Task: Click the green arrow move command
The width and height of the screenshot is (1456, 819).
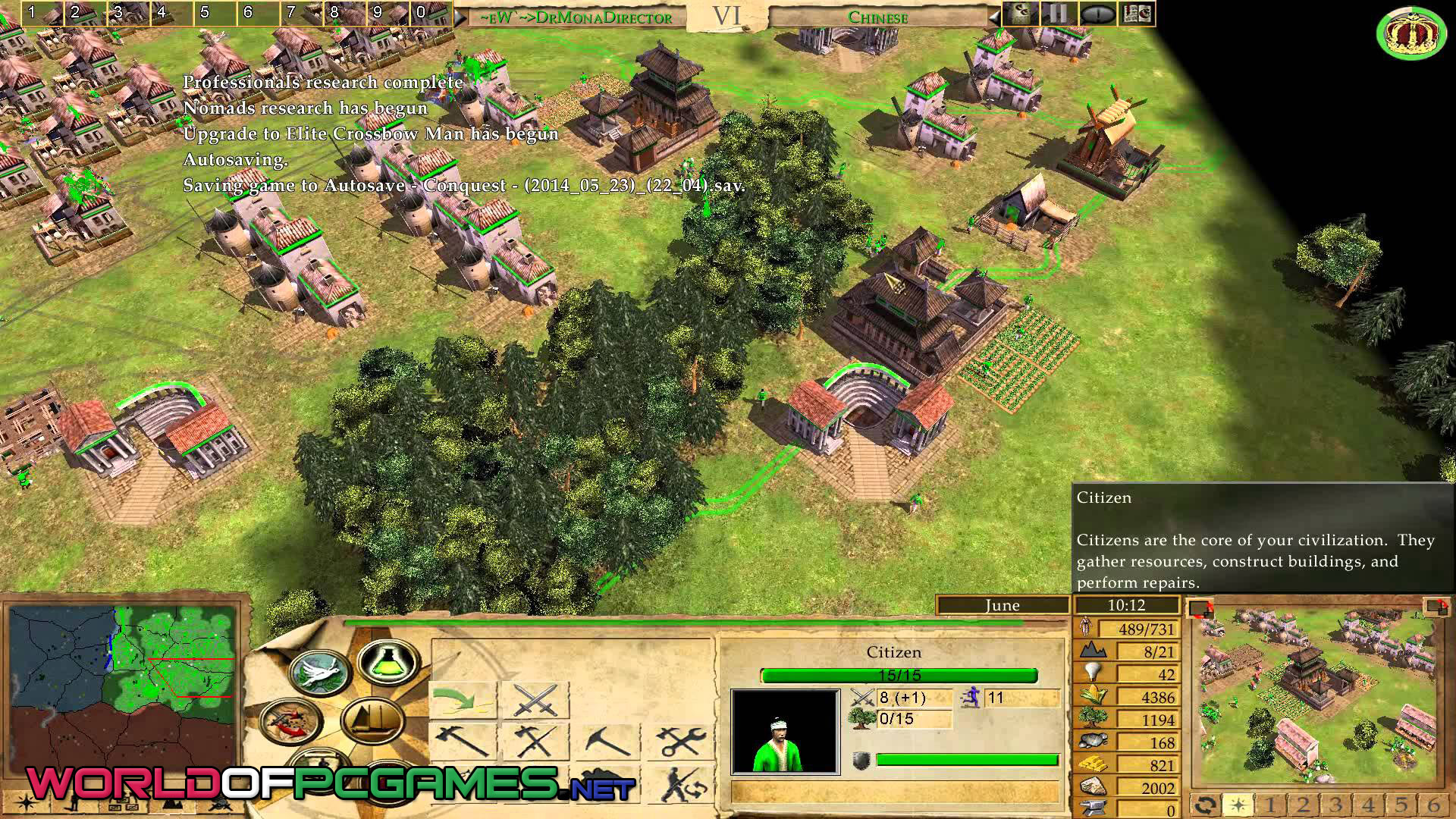Action: pyautogui.click(x=463, y=699)
